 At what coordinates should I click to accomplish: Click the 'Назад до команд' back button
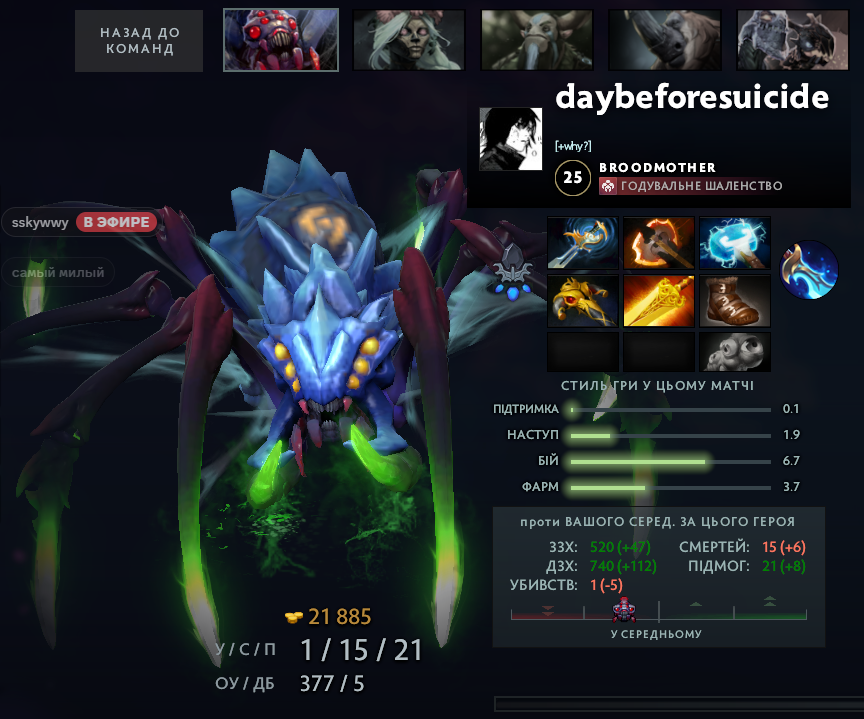click(138, 41)
